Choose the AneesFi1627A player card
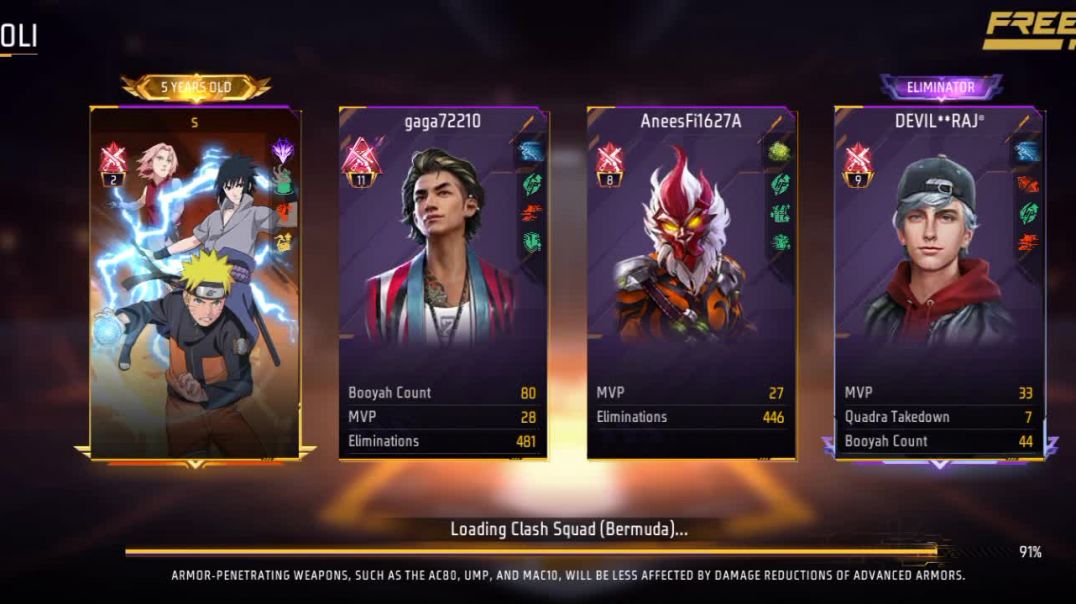1076x604 pixels. point(691,283)
